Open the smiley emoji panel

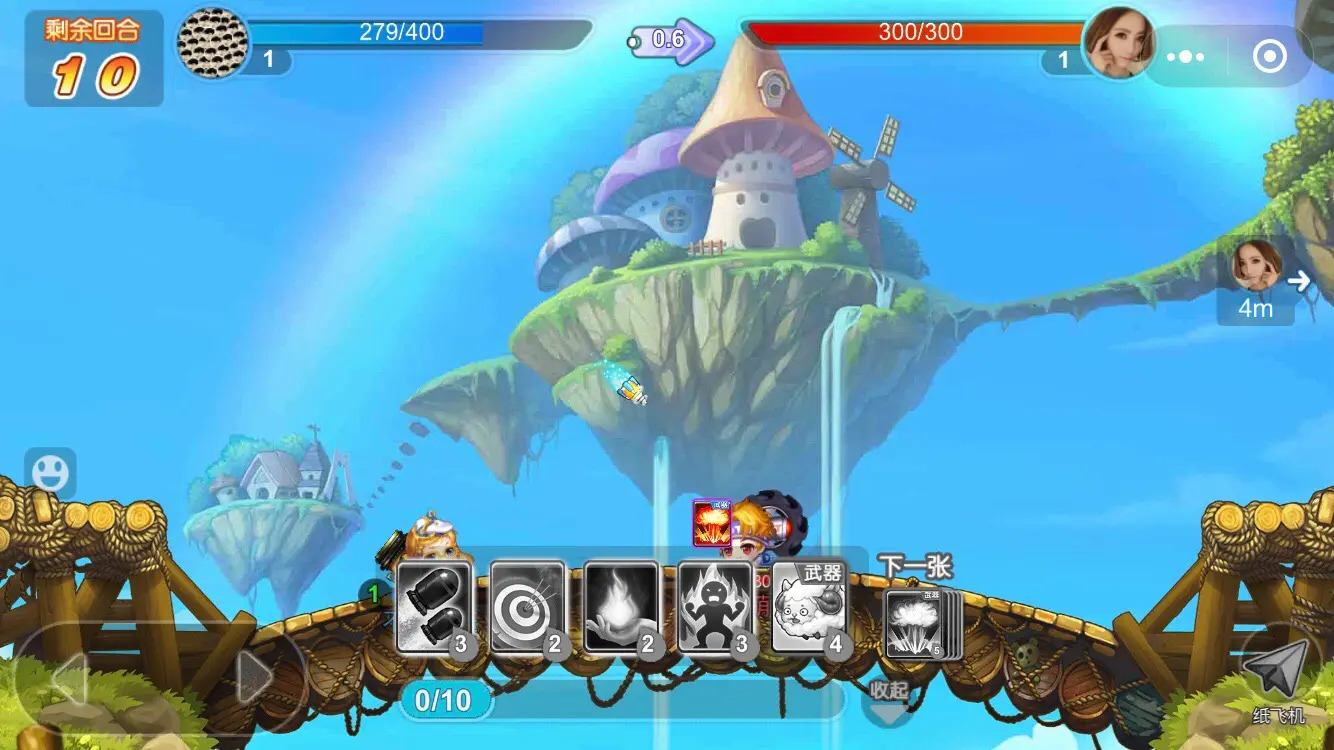(x=50, y=472)
